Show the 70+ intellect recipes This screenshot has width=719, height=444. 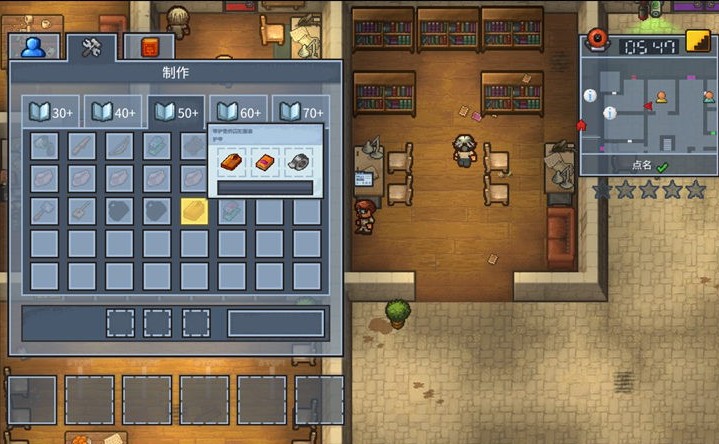pos(300,113)
